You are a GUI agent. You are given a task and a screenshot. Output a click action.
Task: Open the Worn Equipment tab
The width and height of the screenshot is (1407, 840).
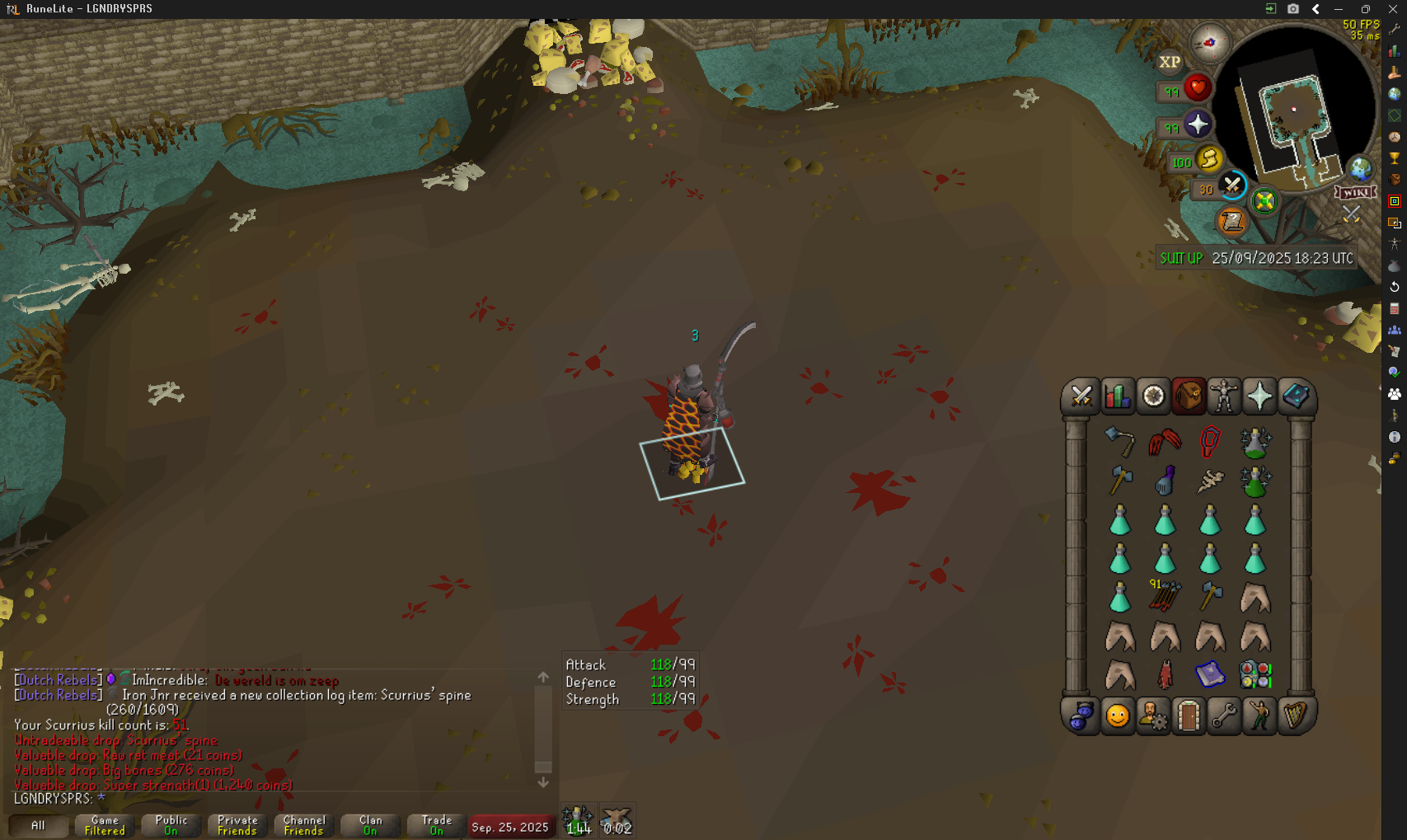[x=1224, y=397]
